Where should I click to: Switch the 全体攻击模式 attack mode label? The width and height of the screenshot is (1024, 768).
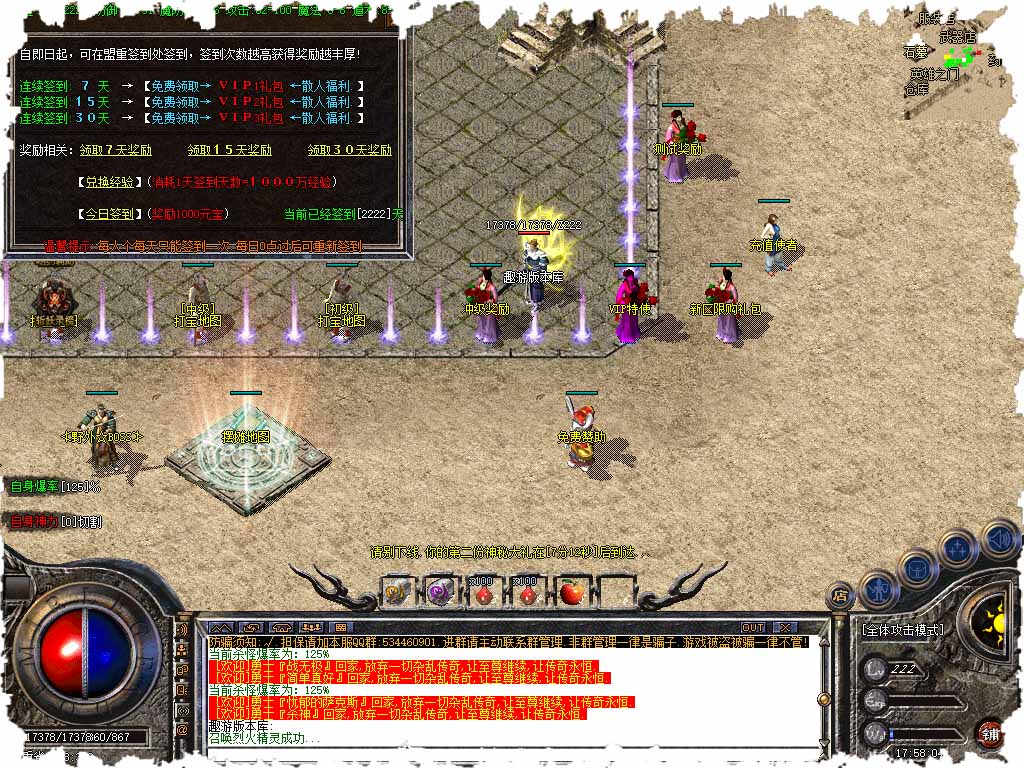click(x=902, y=630)
